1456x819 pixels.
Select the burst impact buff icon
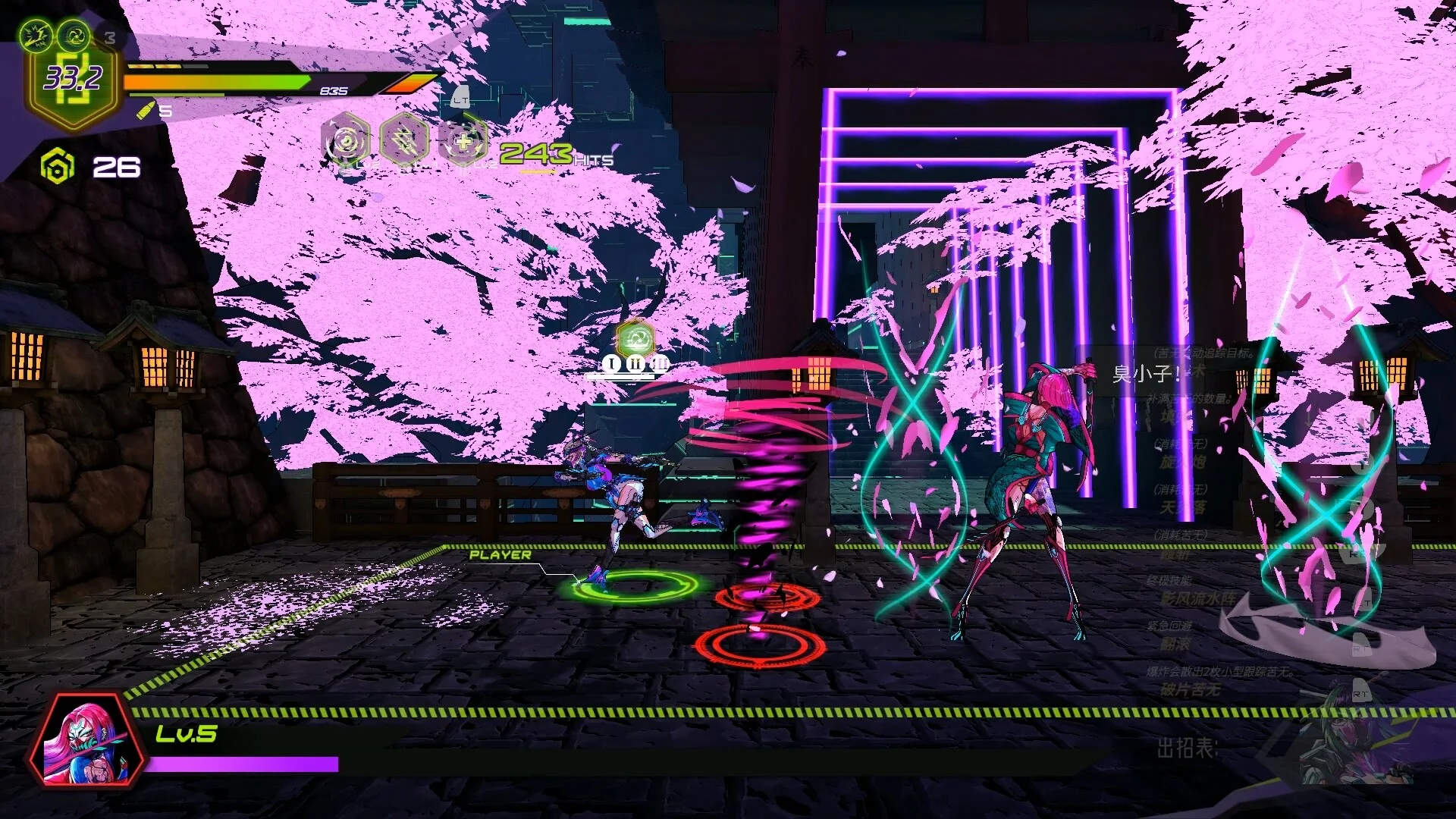(x=36, y=34)
